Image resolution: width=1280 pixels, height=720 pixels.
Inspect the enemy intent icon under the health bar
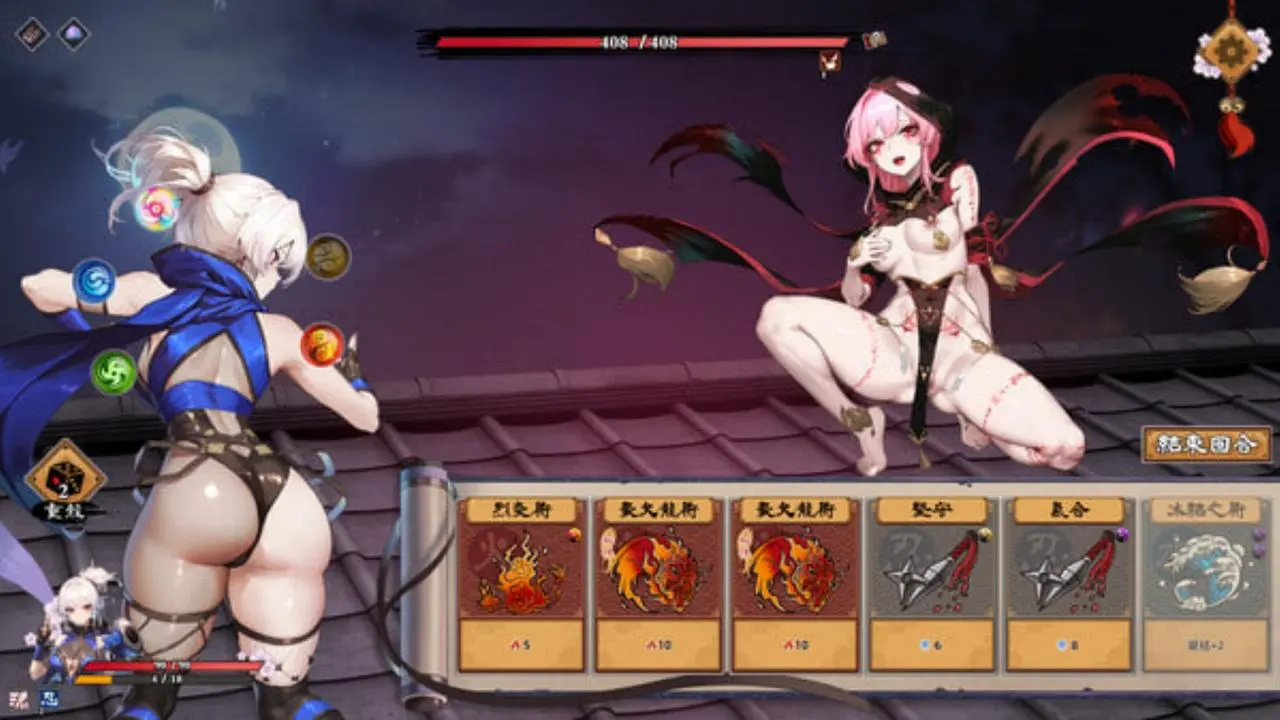point(829,63)
